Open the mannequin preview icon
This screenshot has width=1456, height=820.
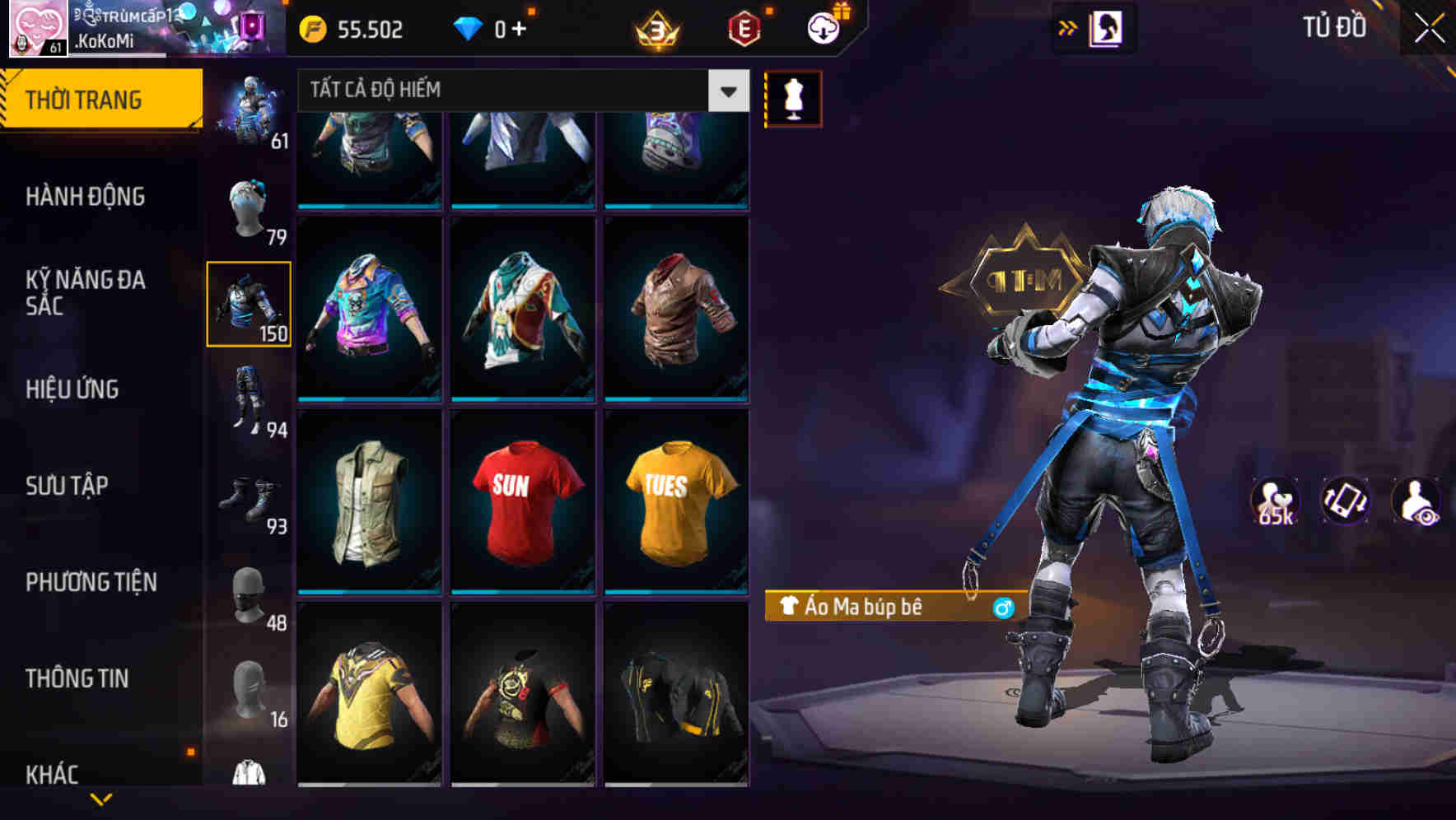[792, 97]
